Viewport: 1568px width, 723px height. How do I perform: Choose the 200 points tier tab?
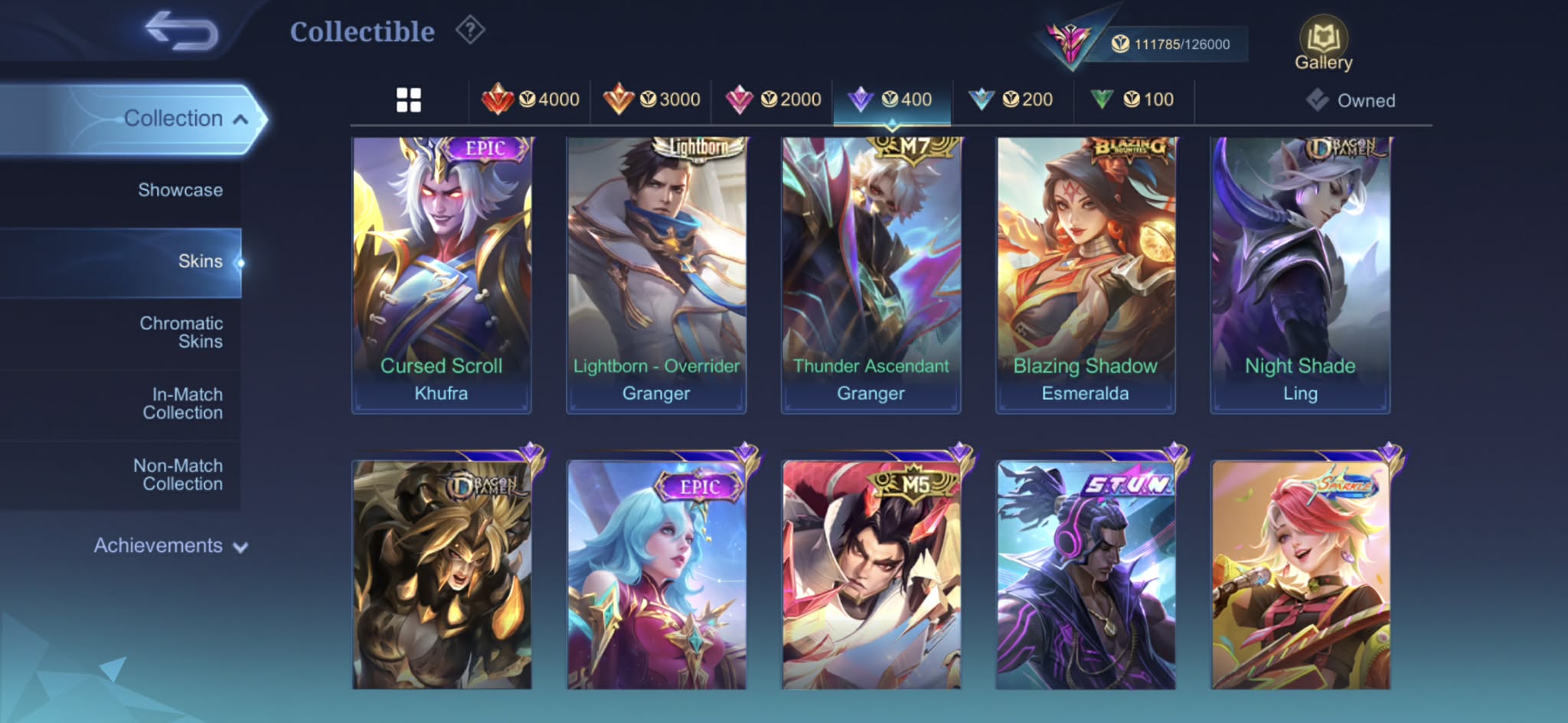tap(1012, 100)
